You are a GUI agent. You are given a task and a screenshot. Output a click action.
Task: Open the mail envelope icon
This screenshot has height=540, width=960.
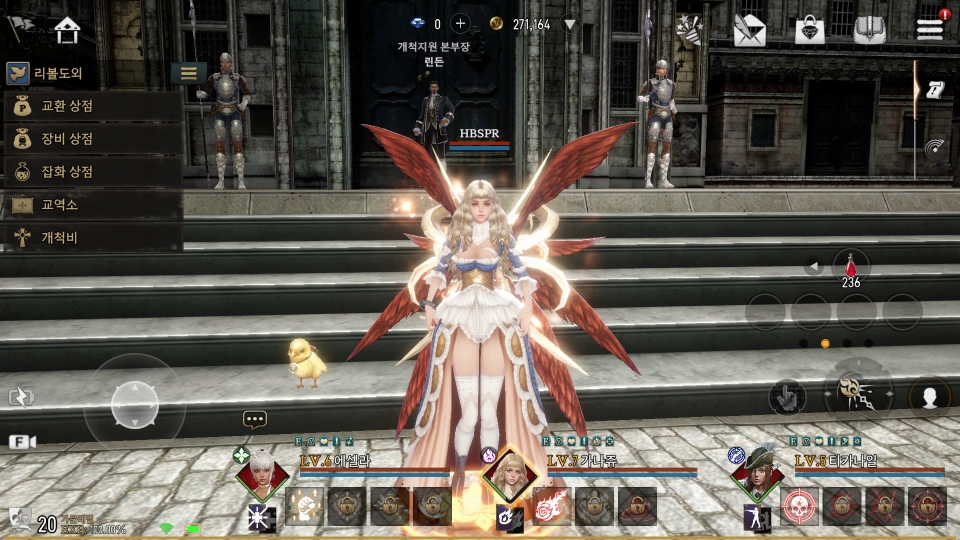(x=749, y=30)
